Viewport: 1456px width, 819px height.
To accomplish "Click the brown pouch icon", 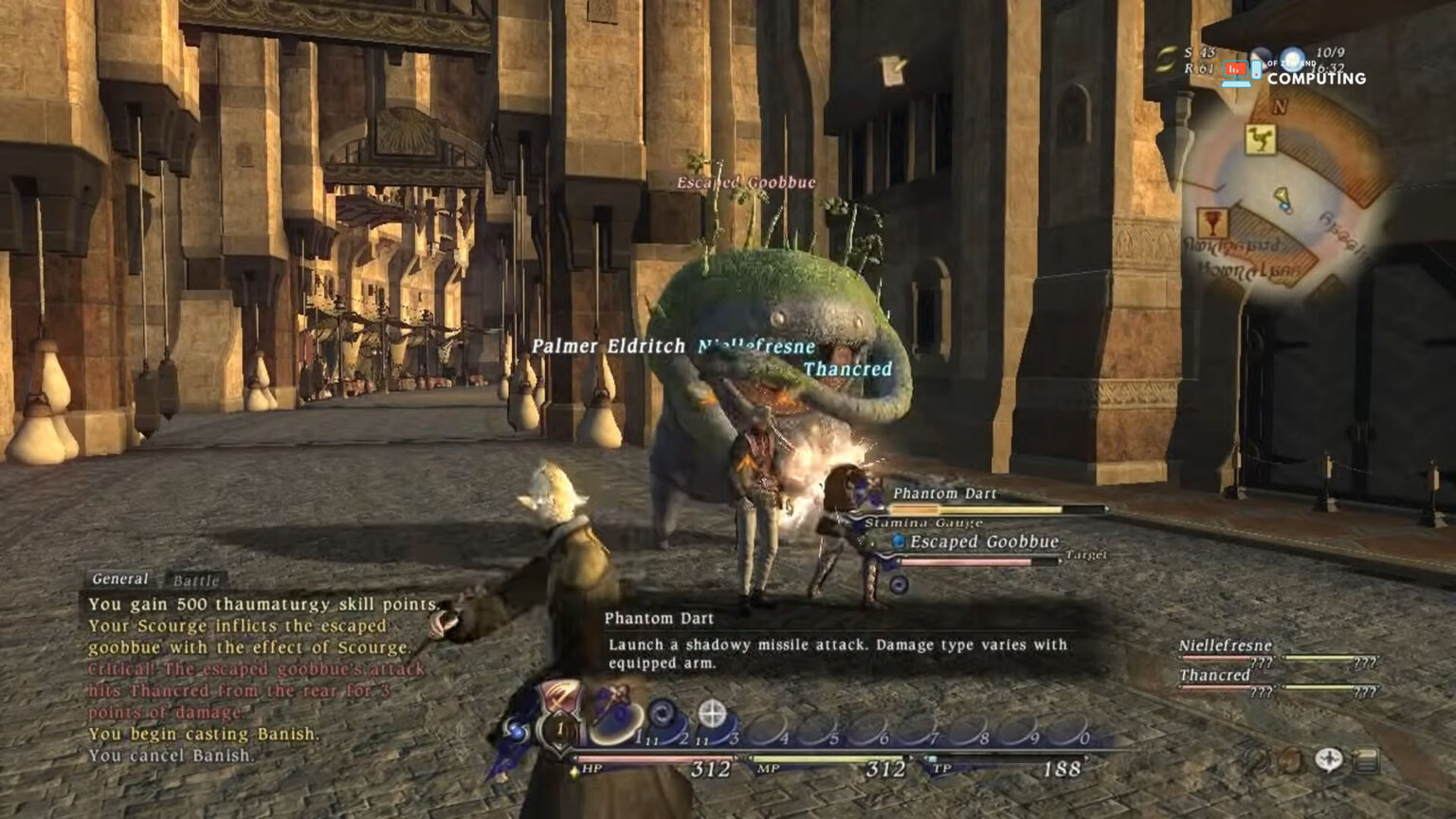I will point(1289,759).
